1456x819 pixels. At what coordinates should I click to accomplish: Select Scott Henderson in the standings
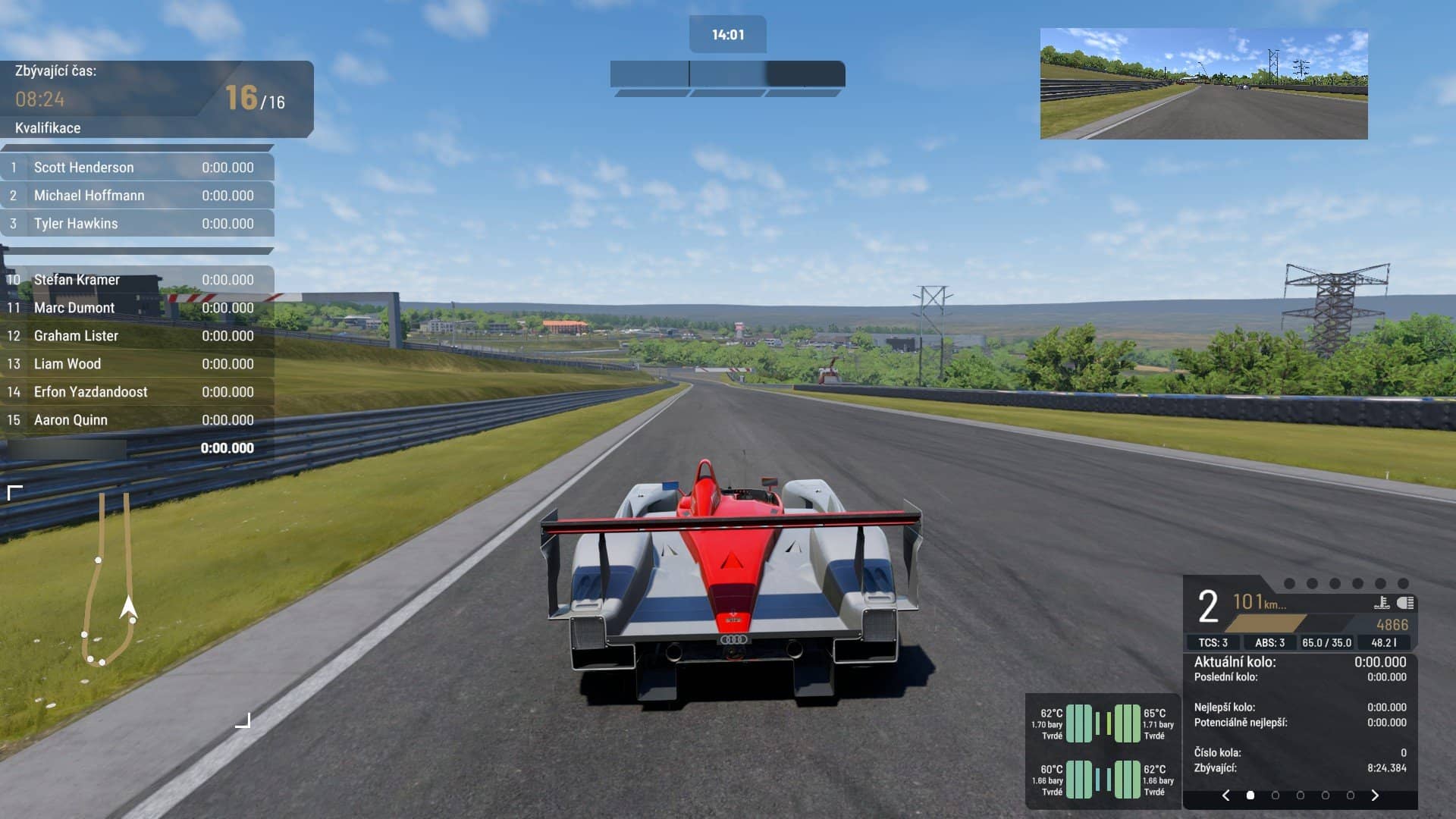(137, 168)
